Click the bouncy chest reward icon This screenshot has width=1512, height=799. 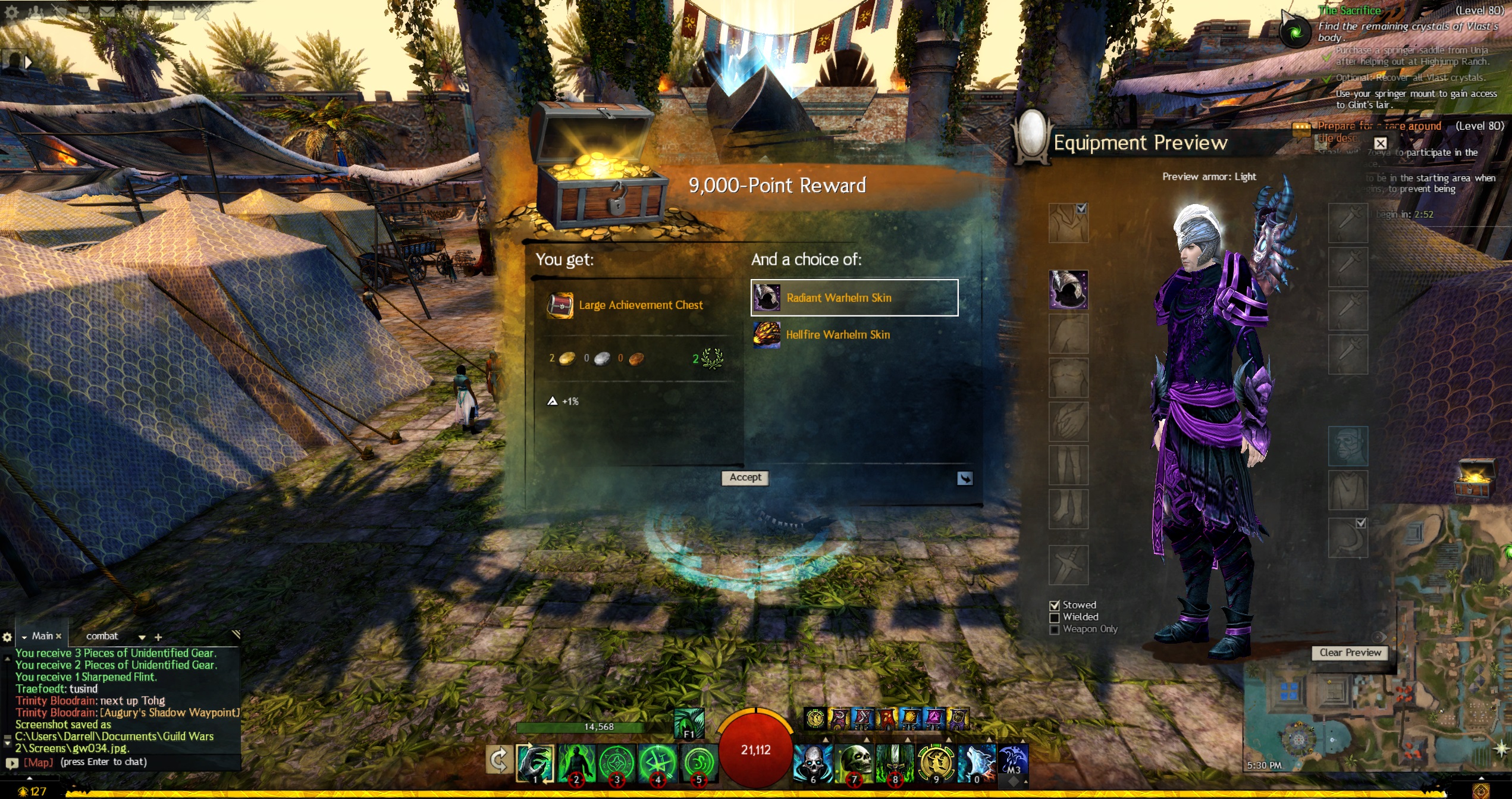tap(1475, 478)
